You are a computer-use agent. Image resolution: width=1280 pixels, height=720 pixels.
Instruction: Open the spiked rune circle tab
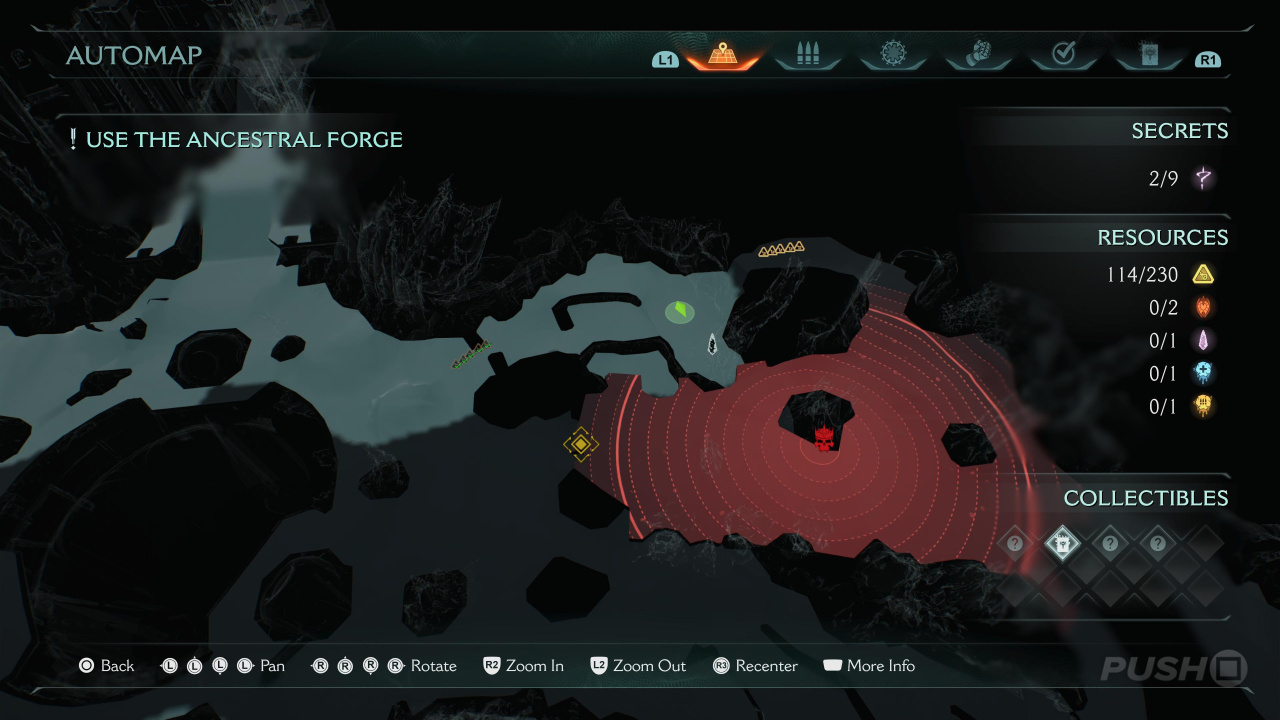(892, 55)
